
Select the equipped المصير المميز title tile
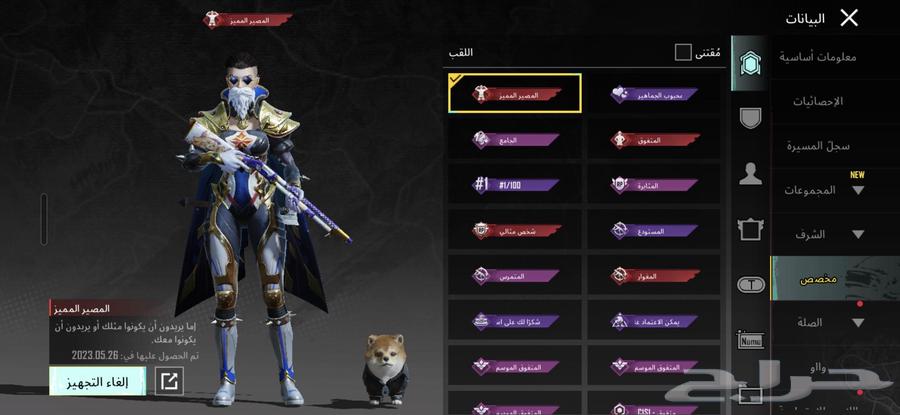[x=515, y=94]
